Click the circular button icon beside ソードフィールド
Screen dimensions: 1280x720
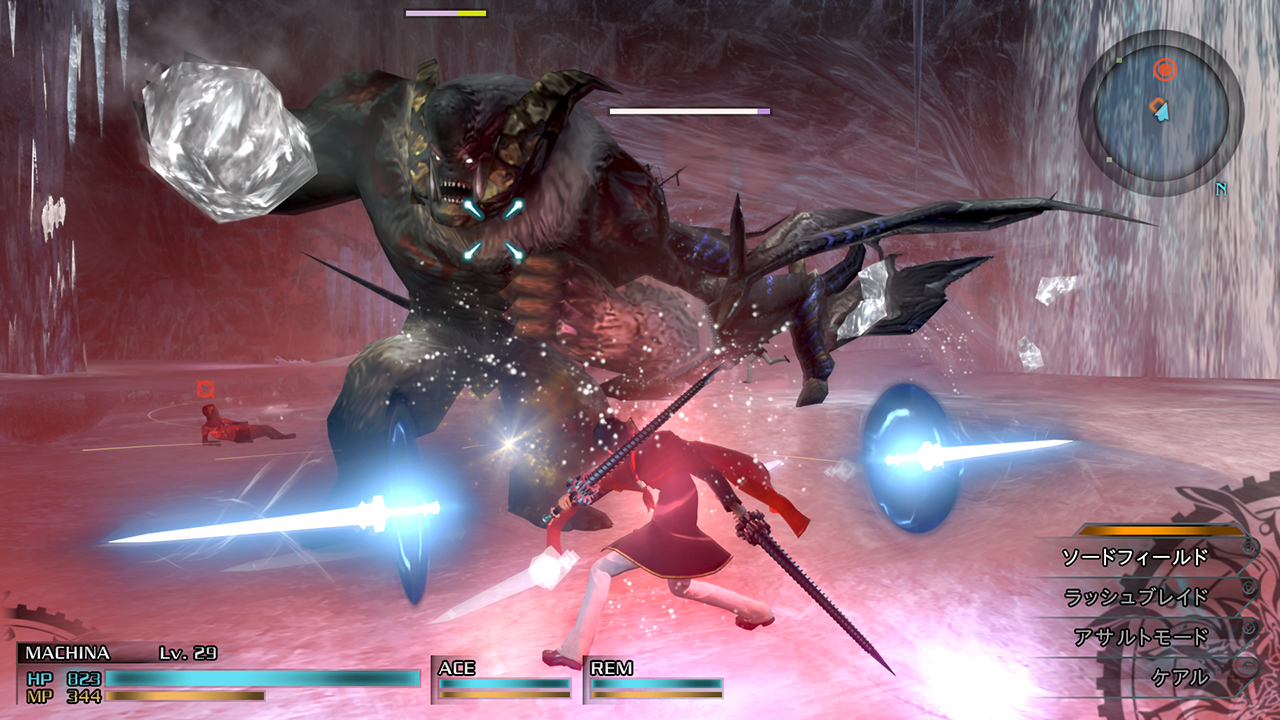[x=1249, y=547]
